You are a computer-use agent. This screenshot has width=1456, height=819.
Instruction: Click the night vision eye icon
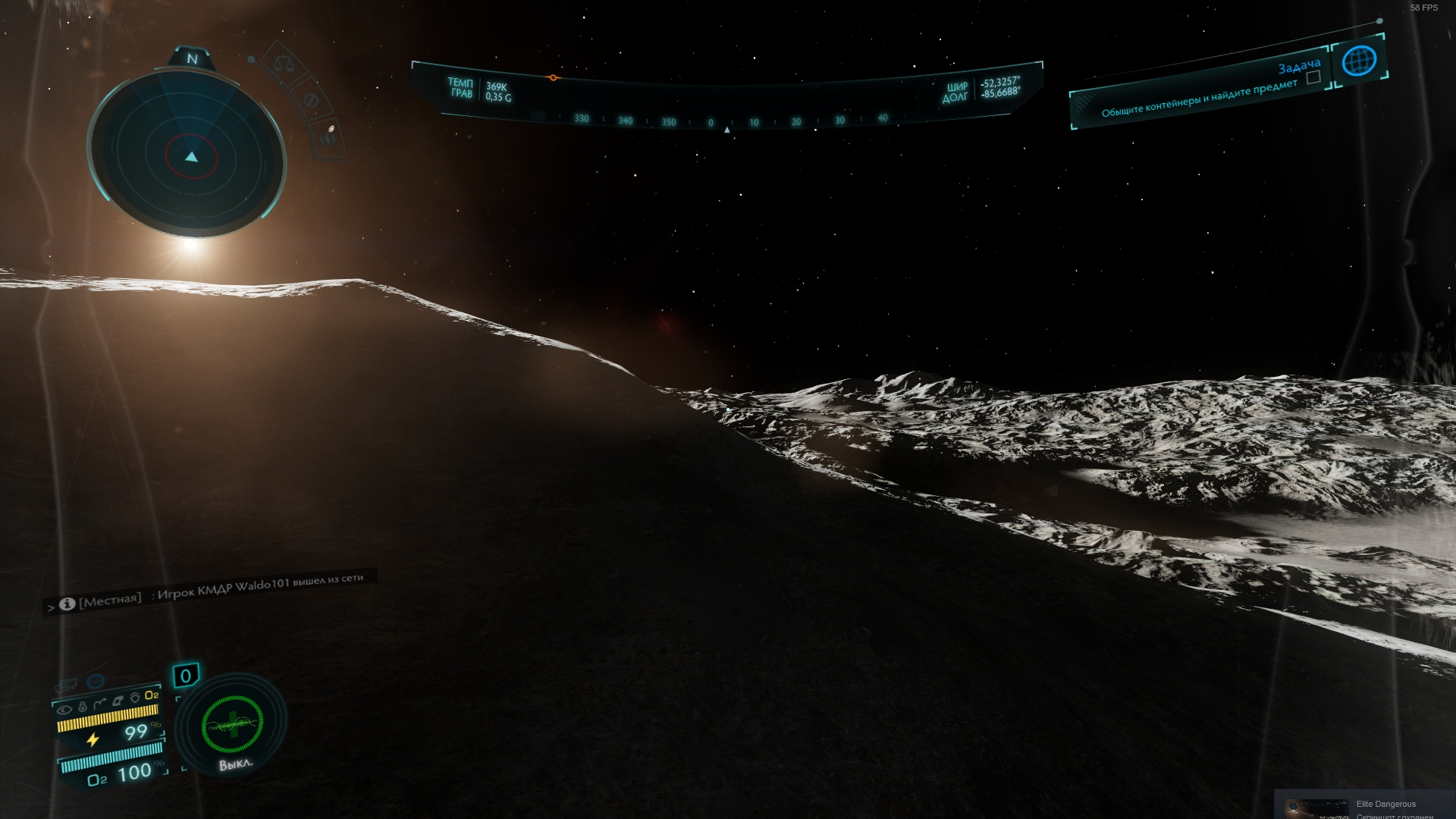click(x=65, y=710)
